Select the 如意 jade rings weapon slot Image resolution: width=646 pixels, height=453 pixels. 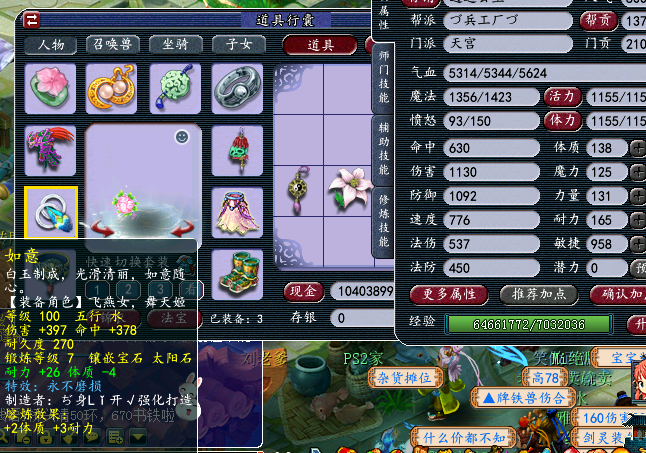pos(50,211)
